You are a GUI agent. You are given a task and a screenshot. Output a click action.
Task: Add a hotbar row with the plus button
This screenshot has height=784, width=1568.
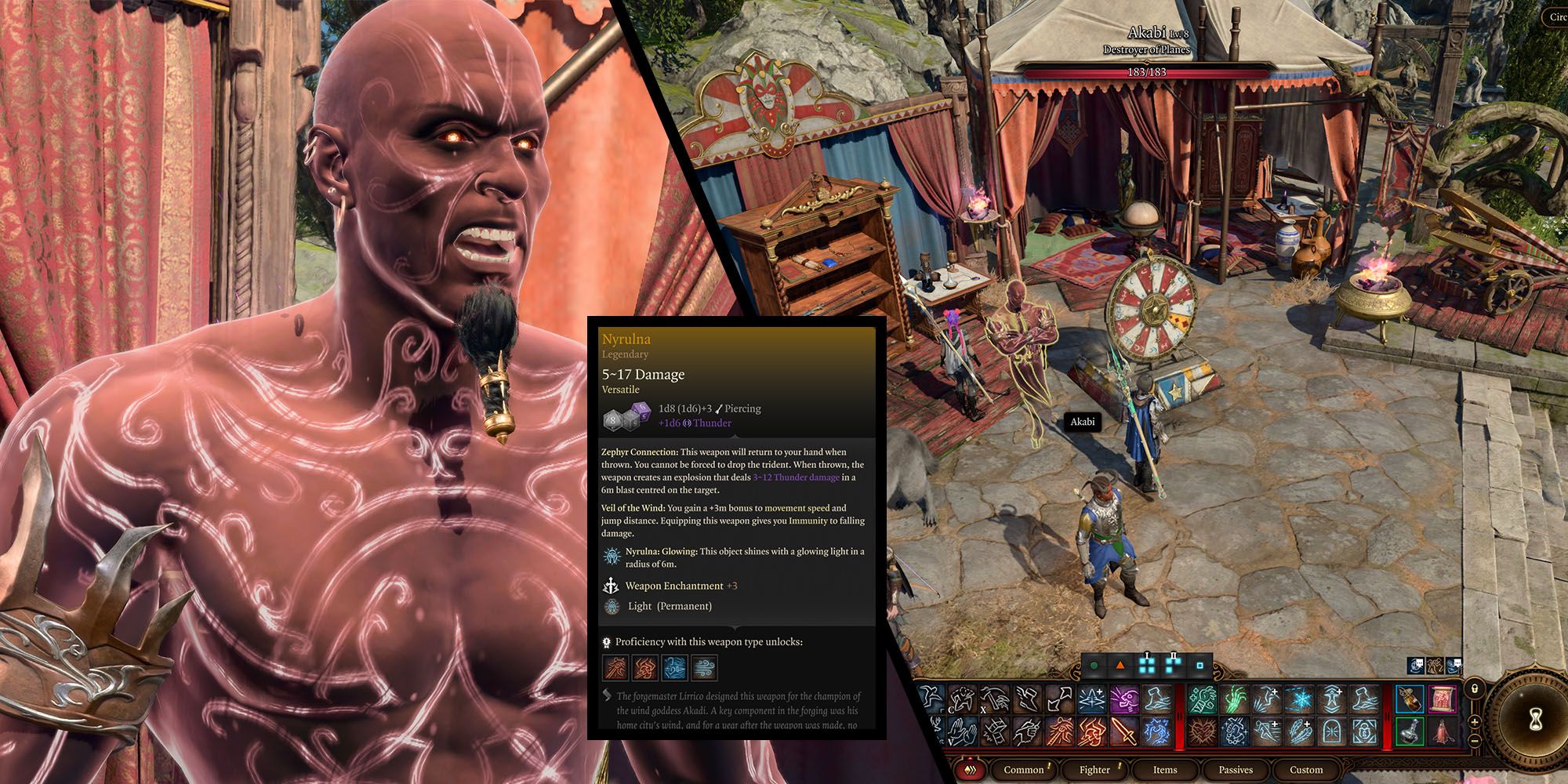coord(1474,722)
